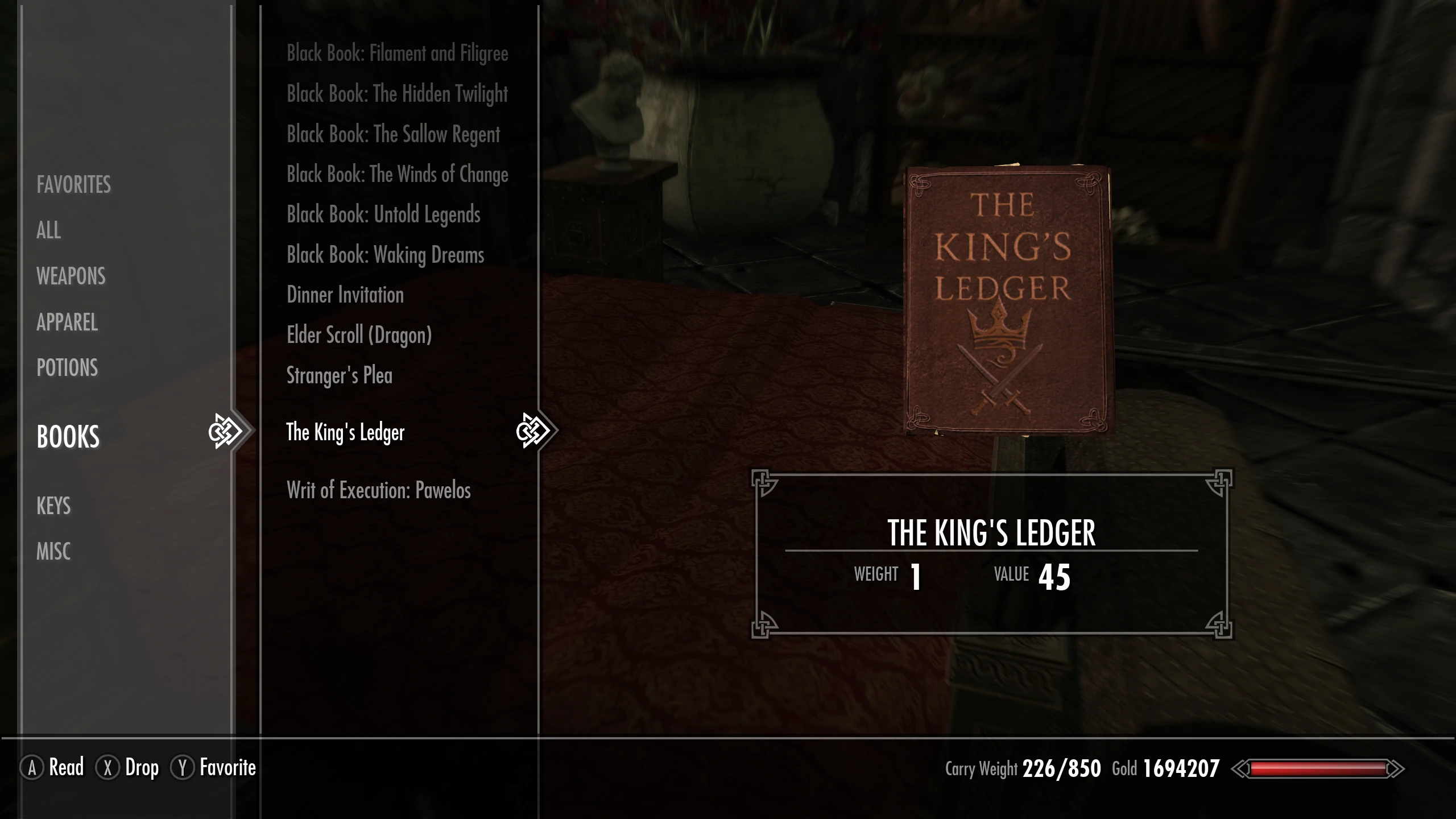Image resolution: width=1456 pixels, height=819 pixels.
Task: Show the Weapons category
Action: tap(71, 276)
